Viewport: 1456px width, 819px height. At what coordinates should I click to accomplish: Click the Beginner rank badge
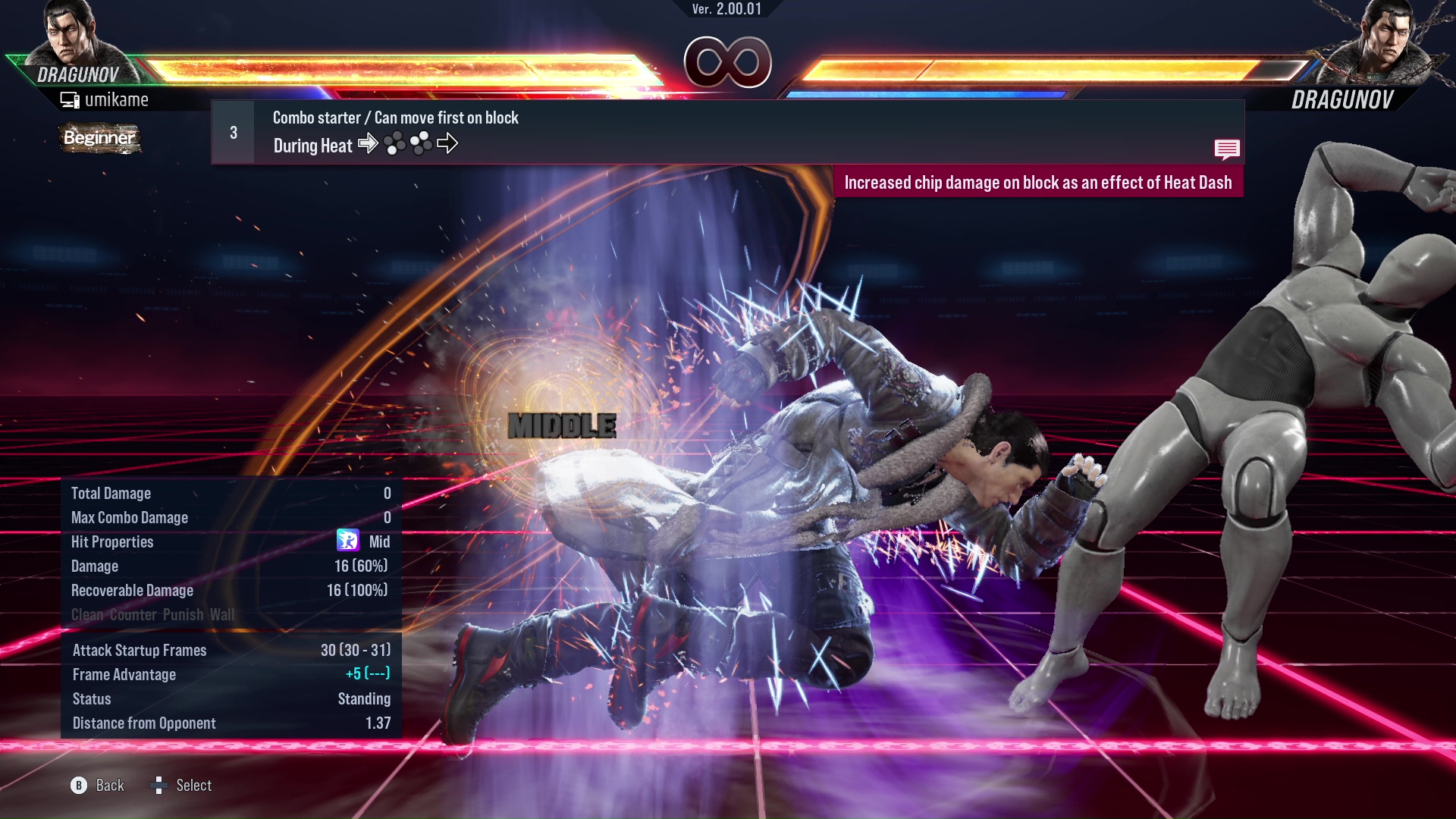click(99, 139)
